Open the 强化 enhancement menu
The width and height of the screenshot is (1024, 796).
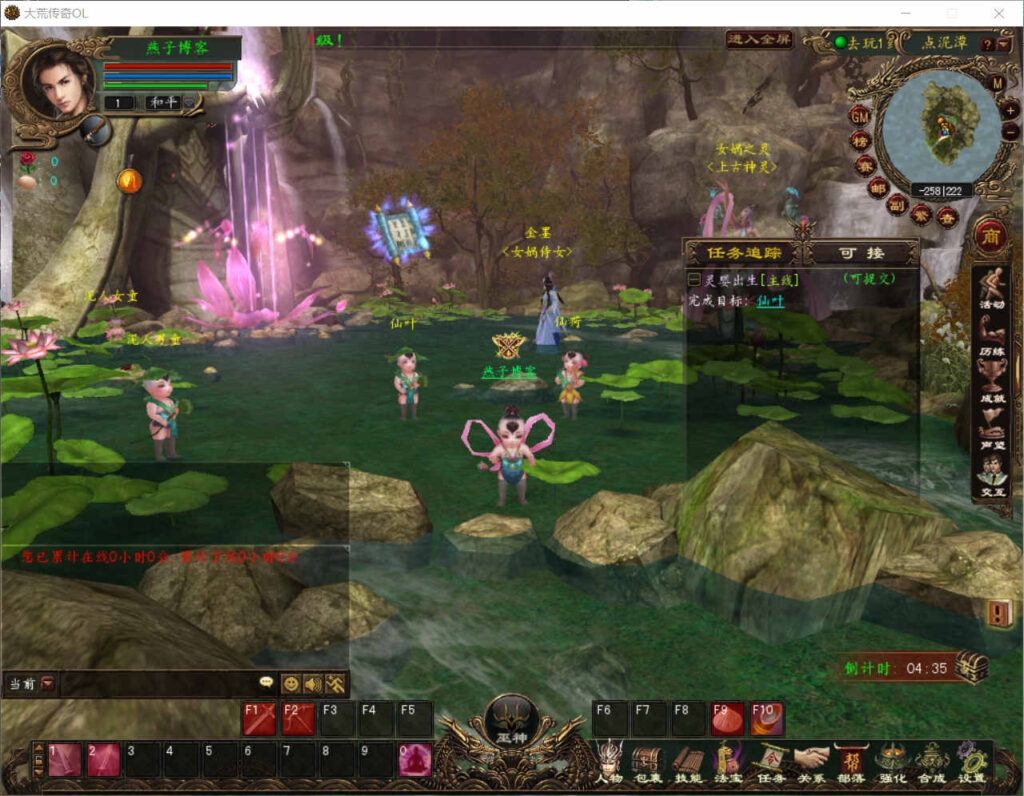click(x=890, y=759)
